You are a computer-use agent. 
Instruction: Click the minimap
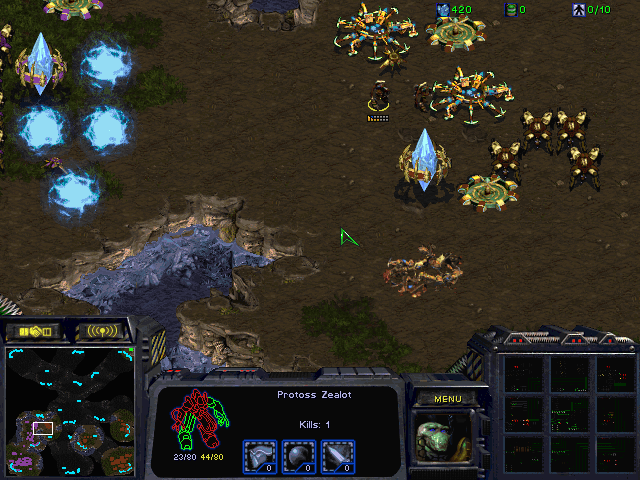[x=70, y=412]
